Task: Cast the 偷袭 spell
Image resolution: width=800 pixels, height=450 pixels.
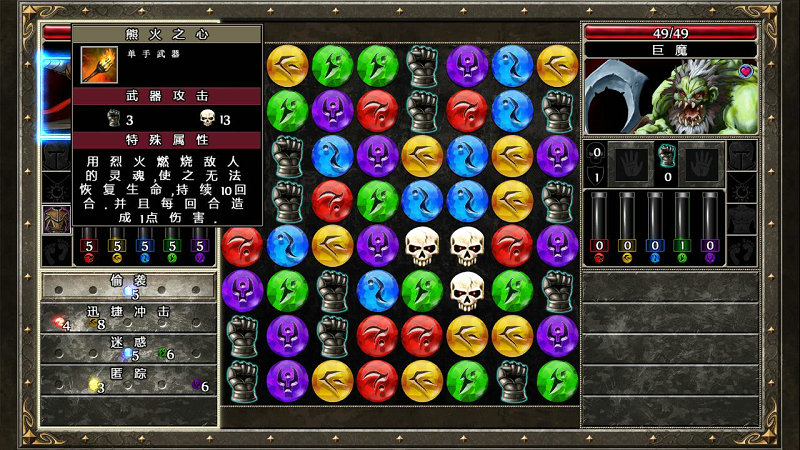Action: point(129,286)
